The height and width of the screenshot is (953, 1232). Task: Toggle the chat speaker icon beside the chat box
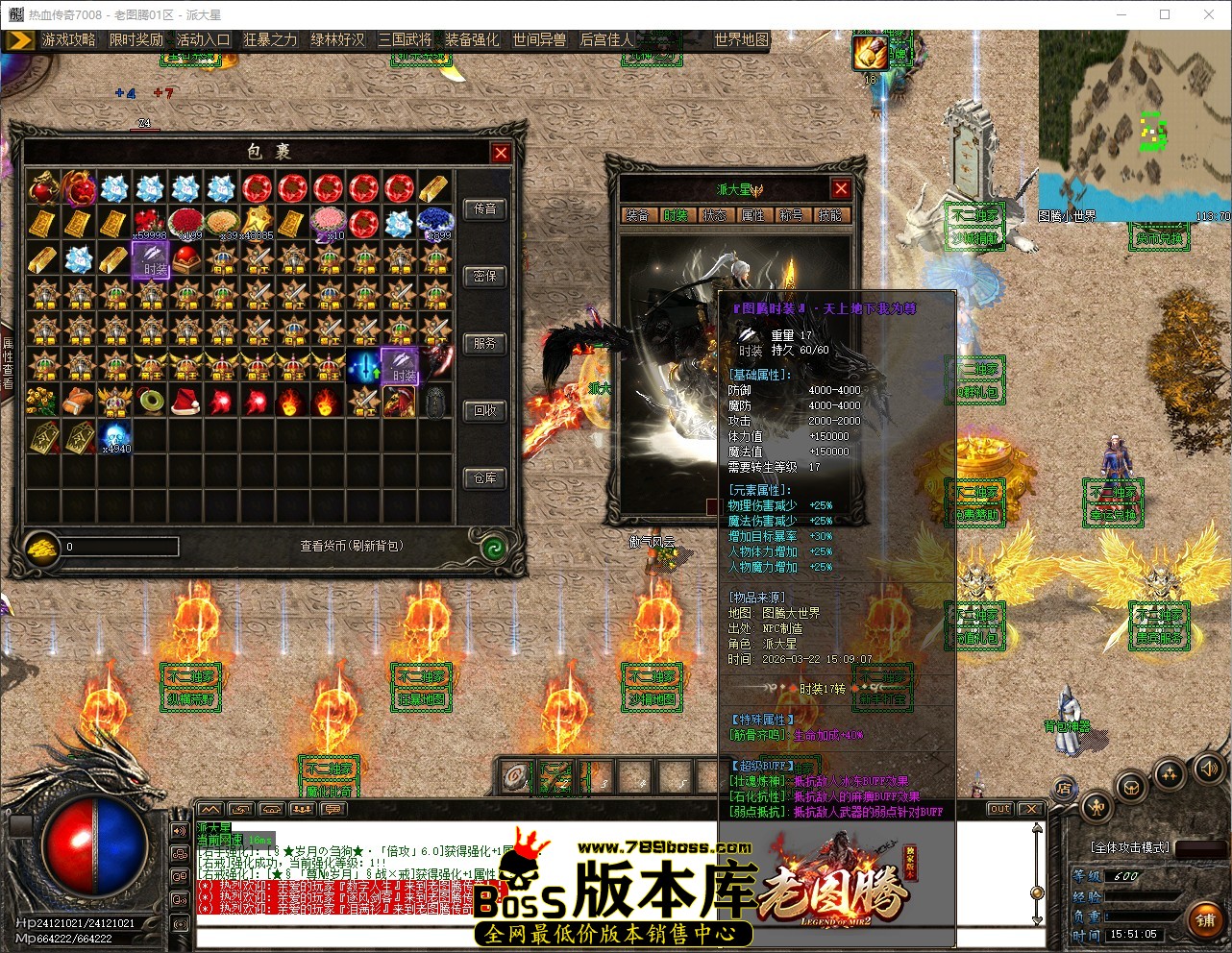(x=180, y=831)
